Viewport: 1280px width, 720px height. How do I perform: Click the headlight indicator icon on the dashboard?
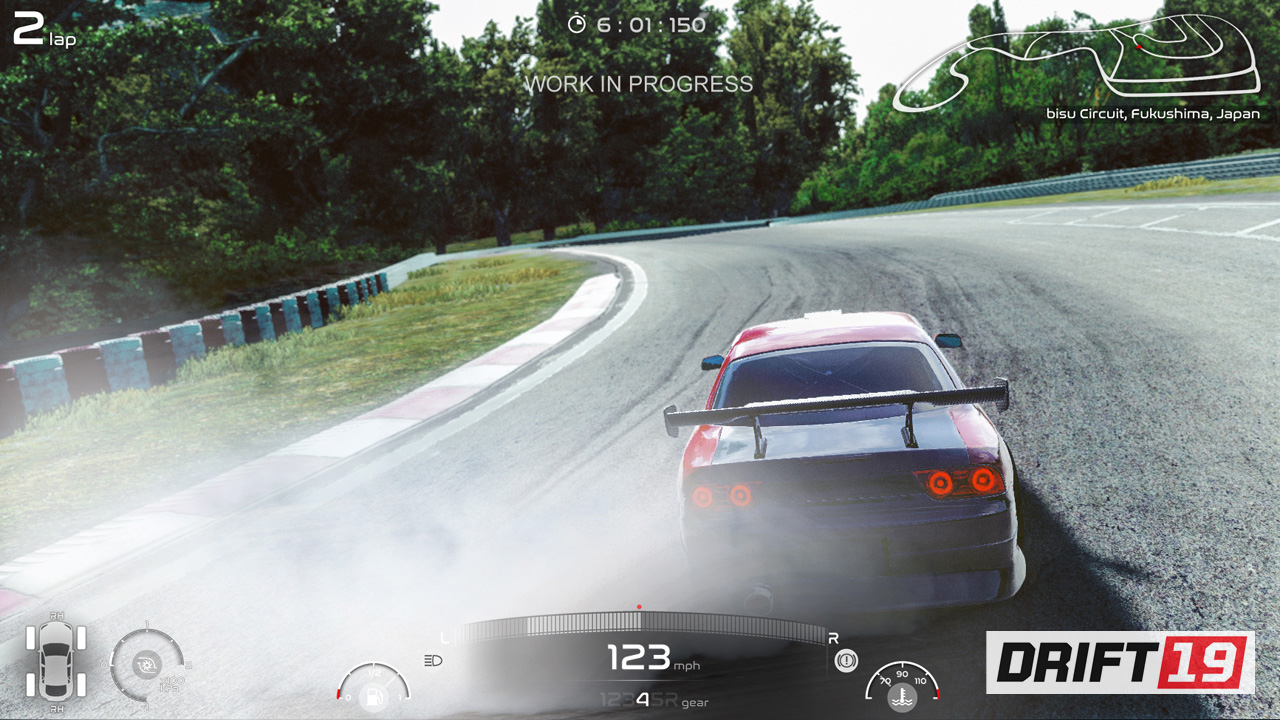[x=432, y=661]
